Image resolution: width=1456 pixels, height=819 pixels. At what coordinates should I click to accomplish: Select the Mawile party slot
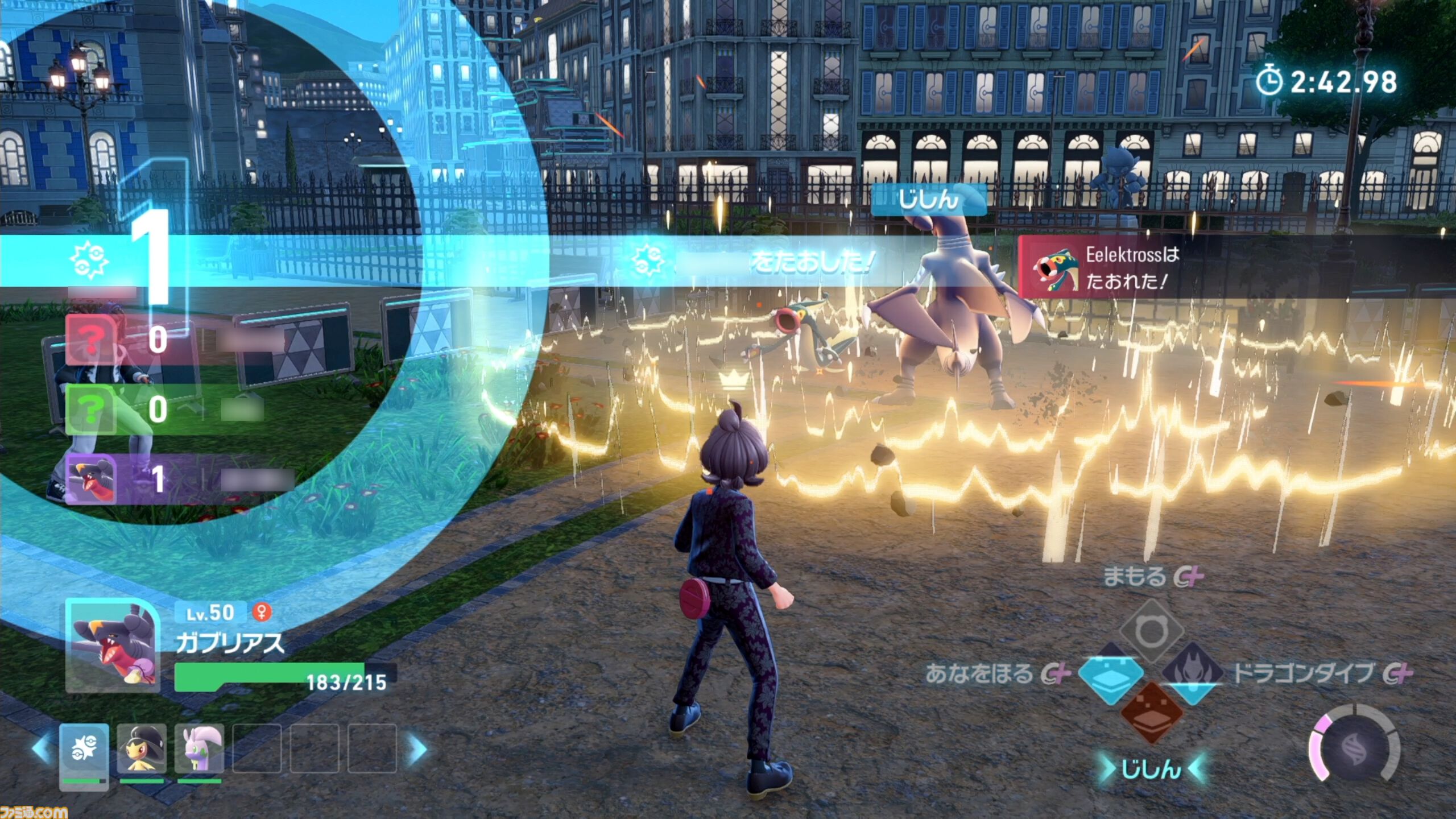pyautogui.click(x=142, y=748)
